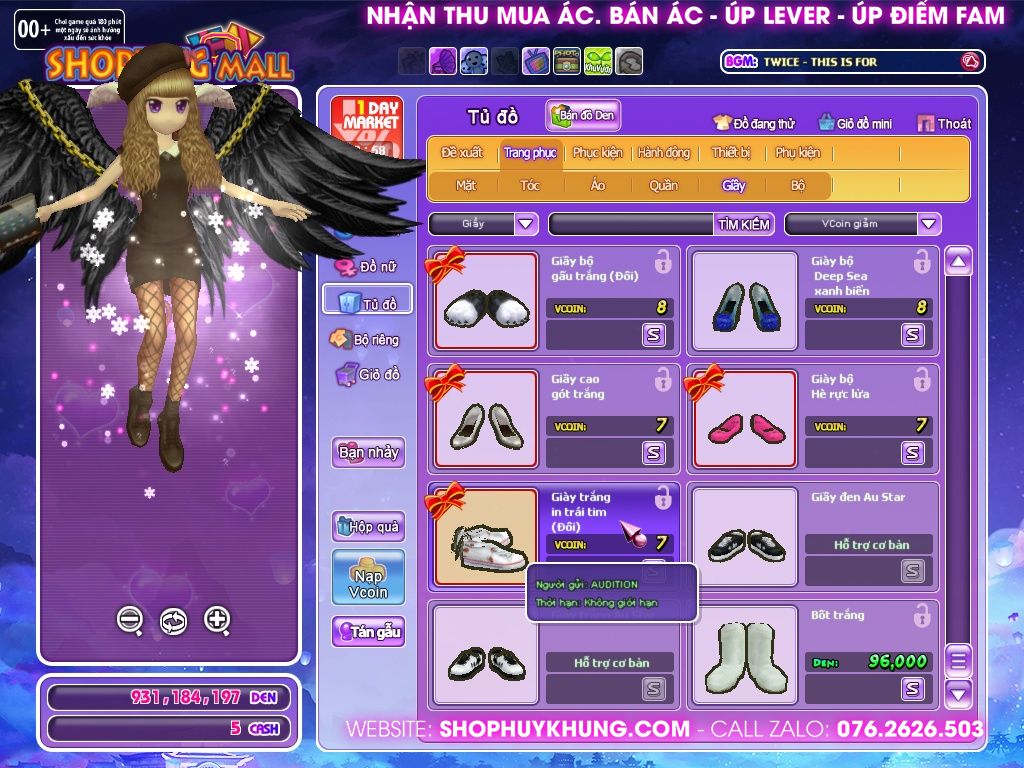Open the Hộp quà gift box
This screenshot has height=768, width=1024.
pyautogui.click(x=368, y=526)
